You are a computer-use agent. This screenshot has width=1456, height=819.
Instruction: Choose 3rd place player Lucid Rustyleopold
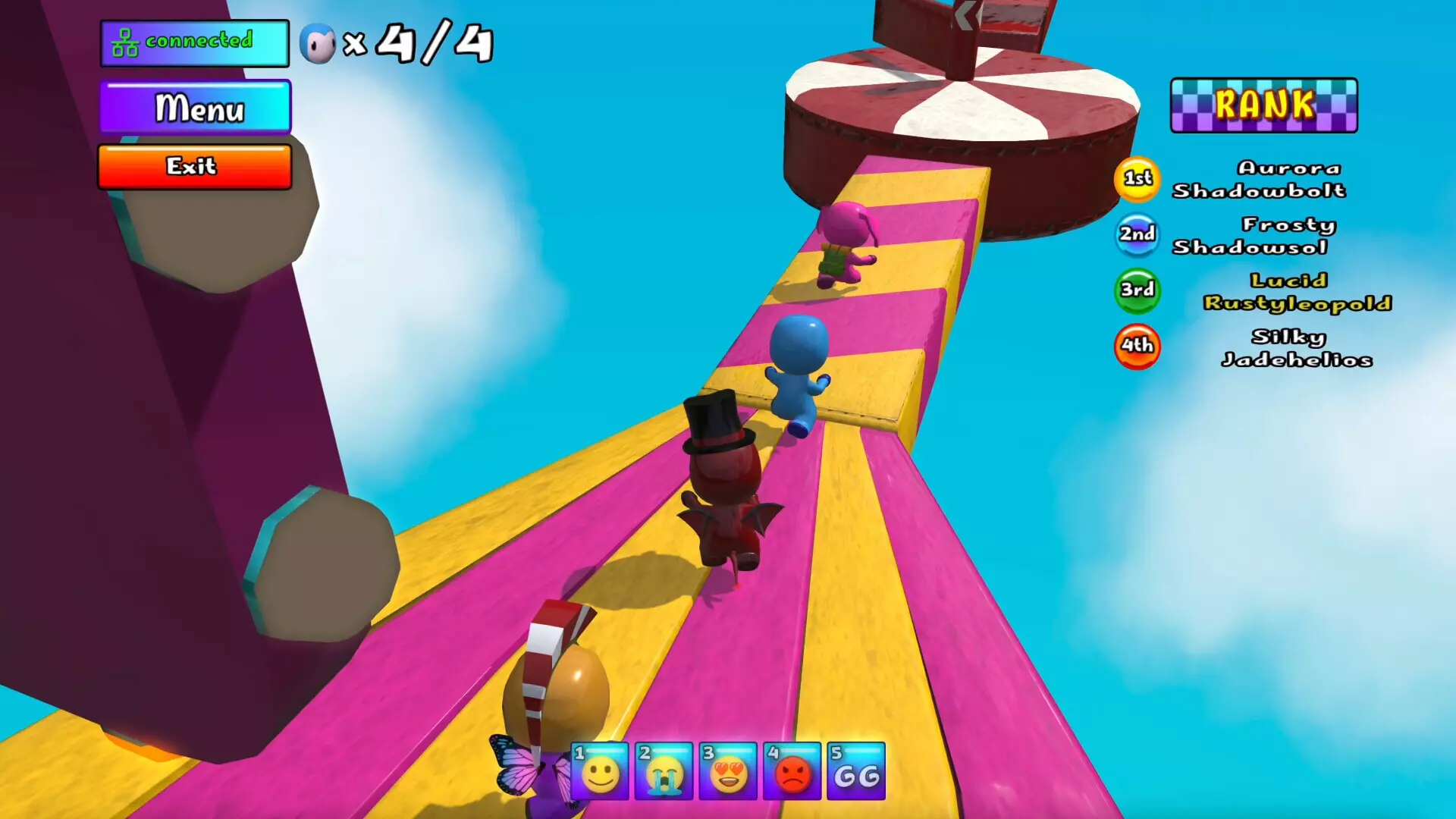click(x=1296, y=292)
